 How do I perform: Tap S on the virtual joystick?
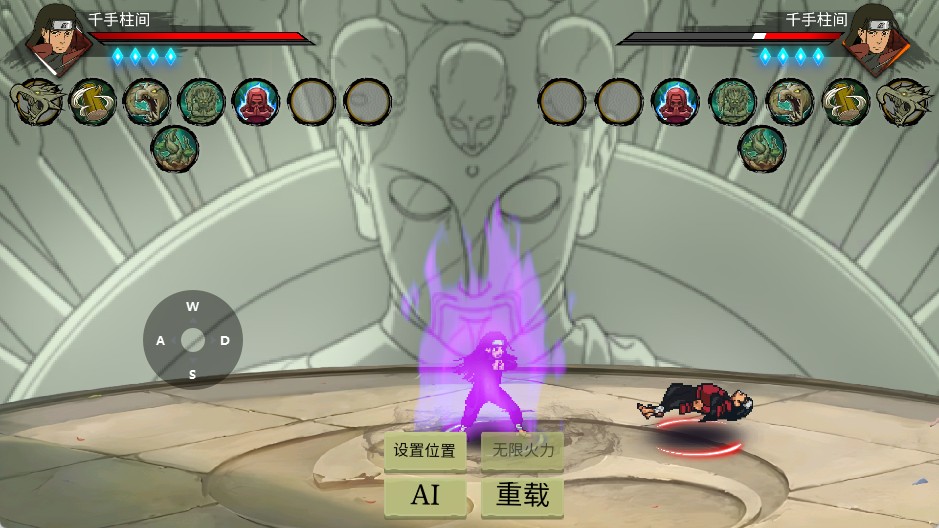[192, 375]
